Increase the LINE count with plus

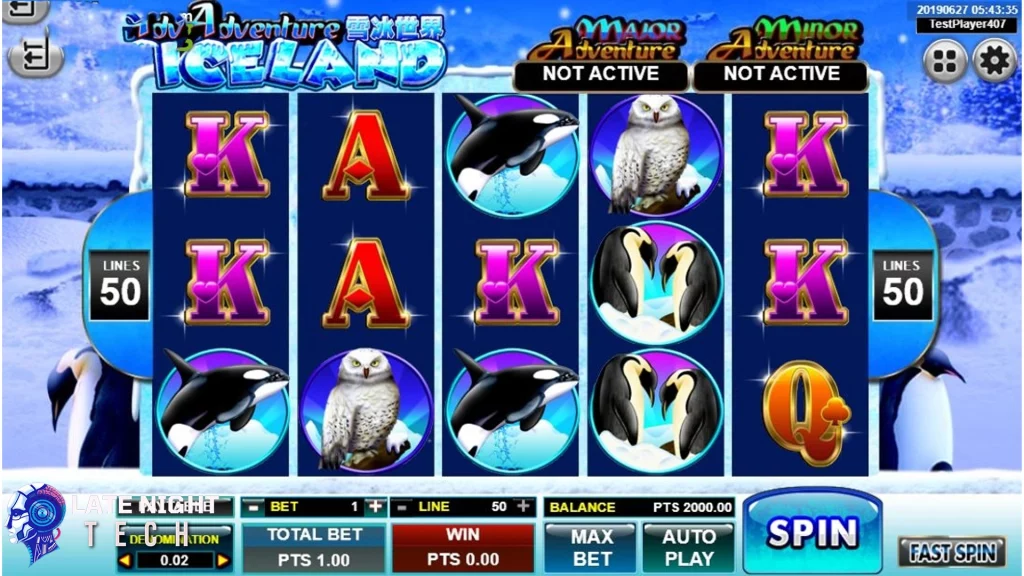pyautogui.click(x=523, y=507)
